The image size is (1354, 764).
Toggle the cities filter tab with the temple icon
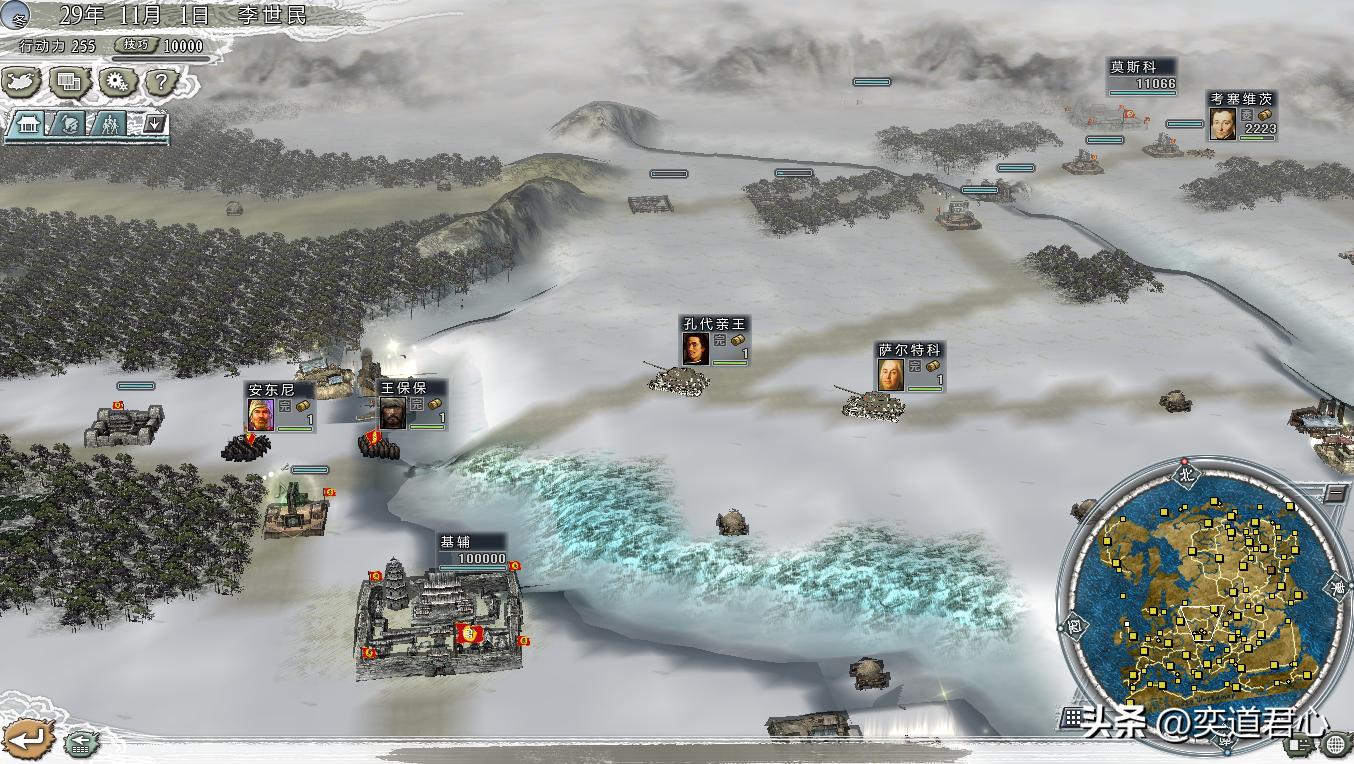click(27, 125)
